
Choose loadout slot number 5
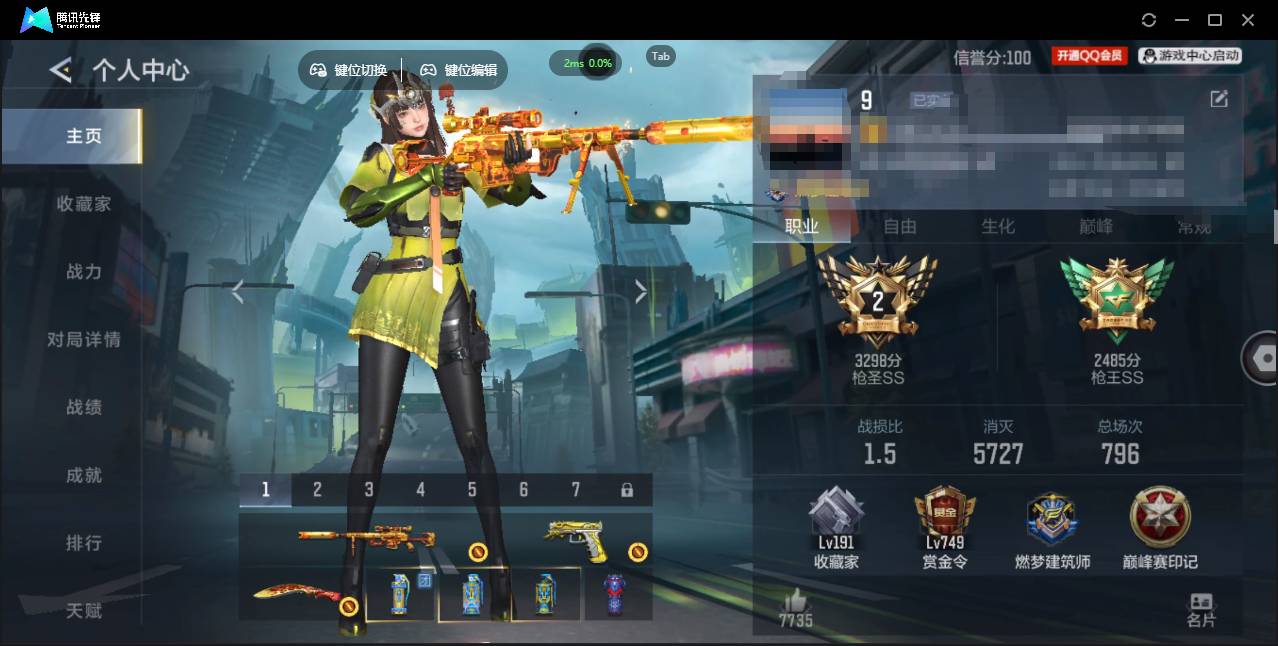(472, 490)
